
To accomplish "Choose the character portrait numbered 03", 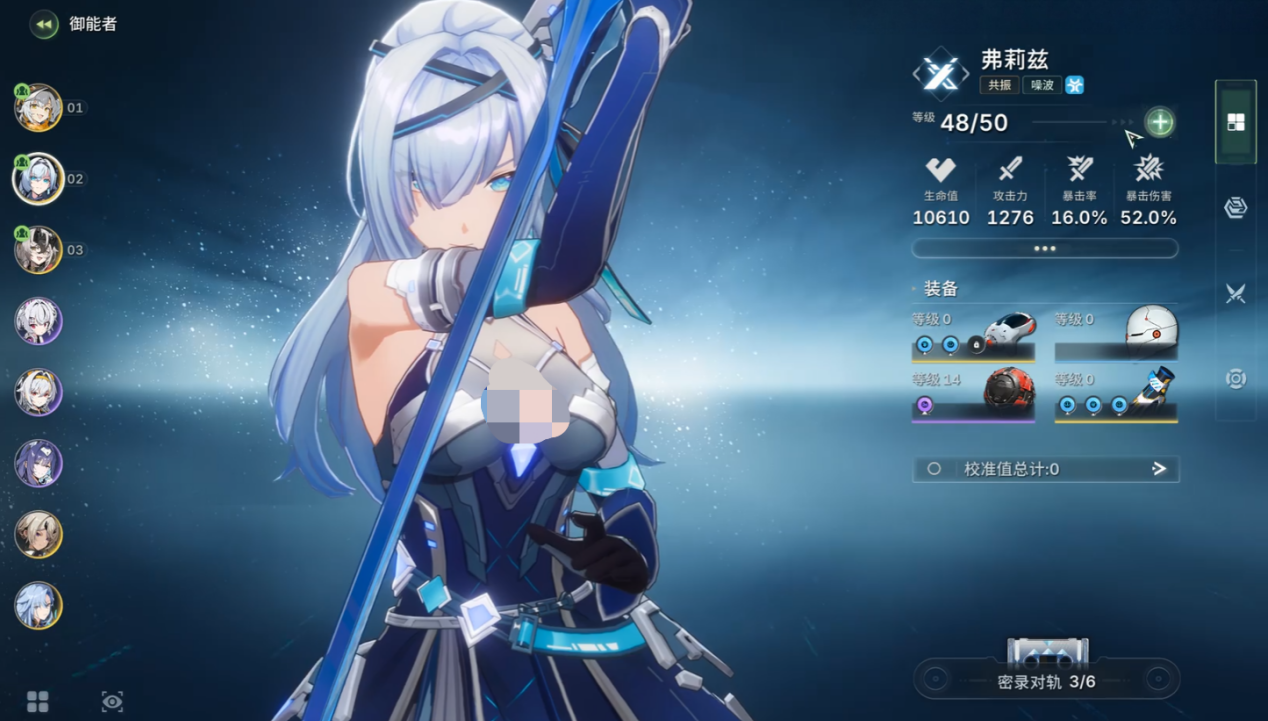I will pos(39,250).
